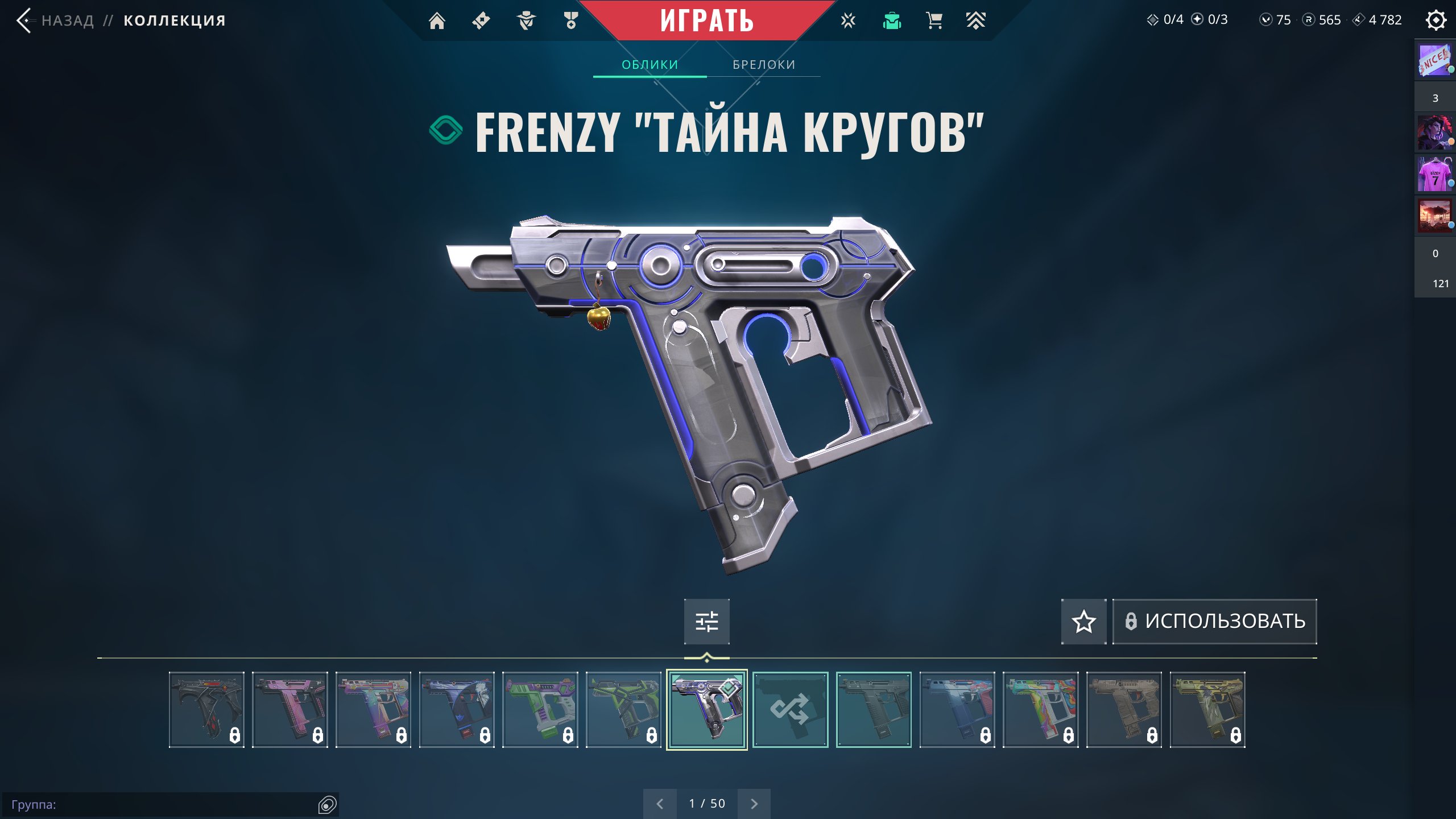Choose the random skin shuffle tile
1456x819 pixels.
click(790, 709)
